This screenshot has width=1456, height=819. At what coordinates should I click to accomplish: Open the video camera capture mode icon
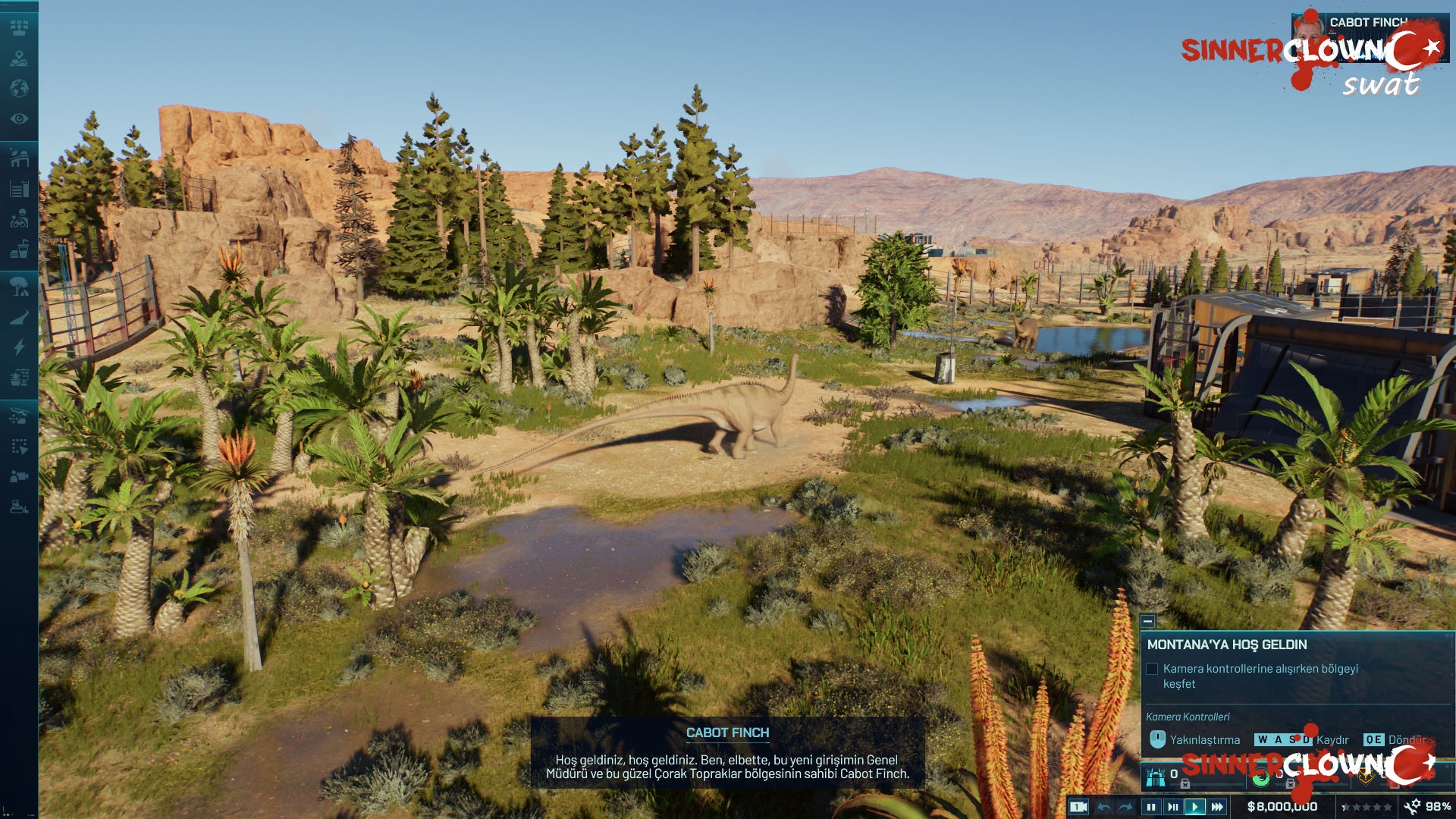coord(19,476)
